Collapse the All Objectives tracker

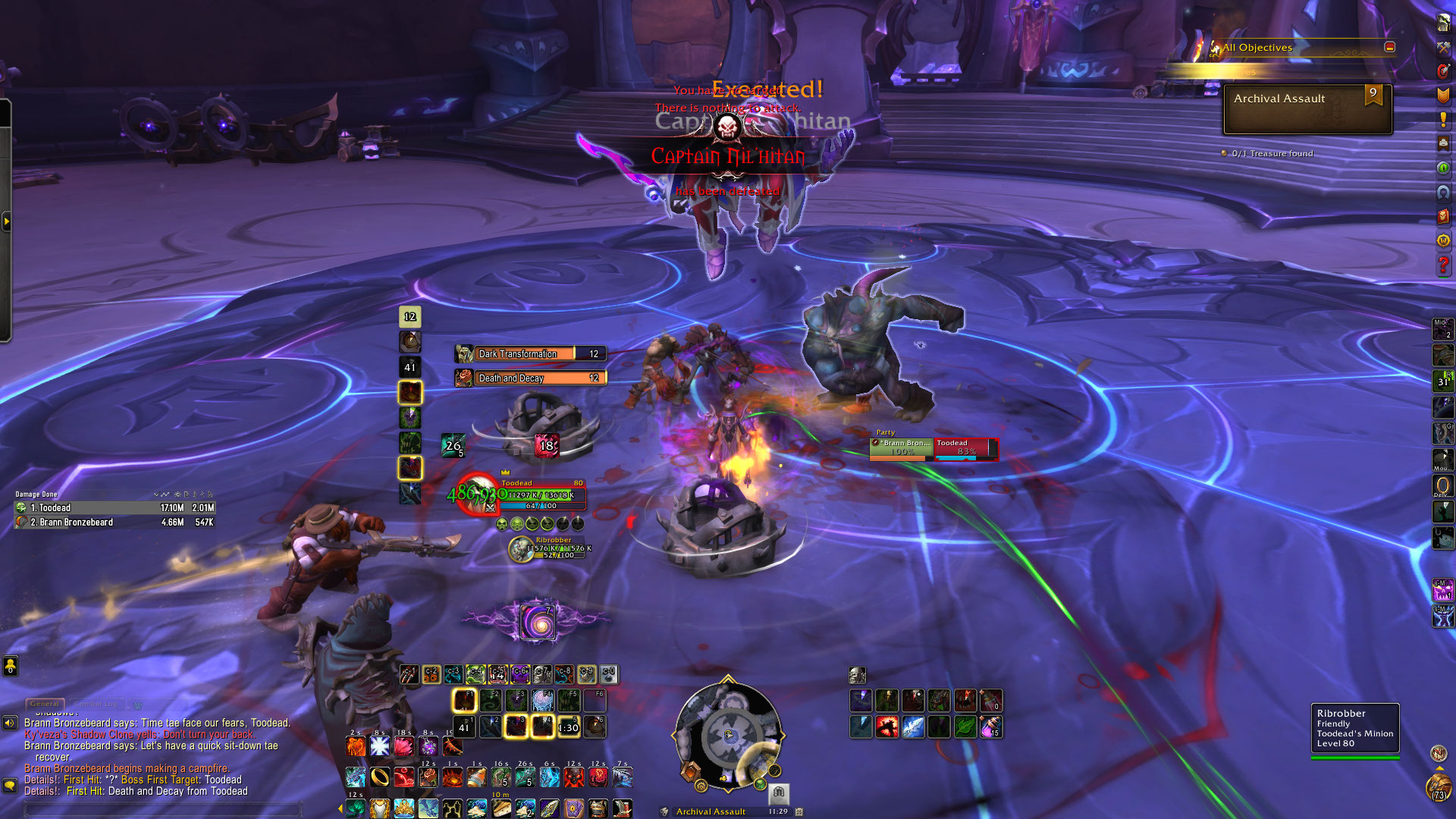point(1389,47)
